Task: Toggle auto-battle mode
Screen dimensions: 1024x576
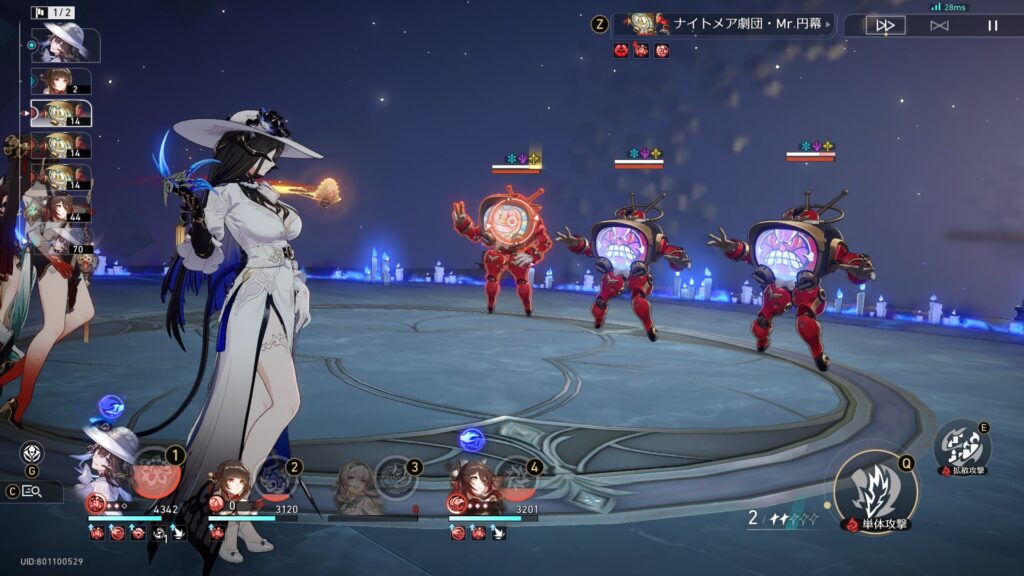Action: pyautogui.click(x=939, y=25)
